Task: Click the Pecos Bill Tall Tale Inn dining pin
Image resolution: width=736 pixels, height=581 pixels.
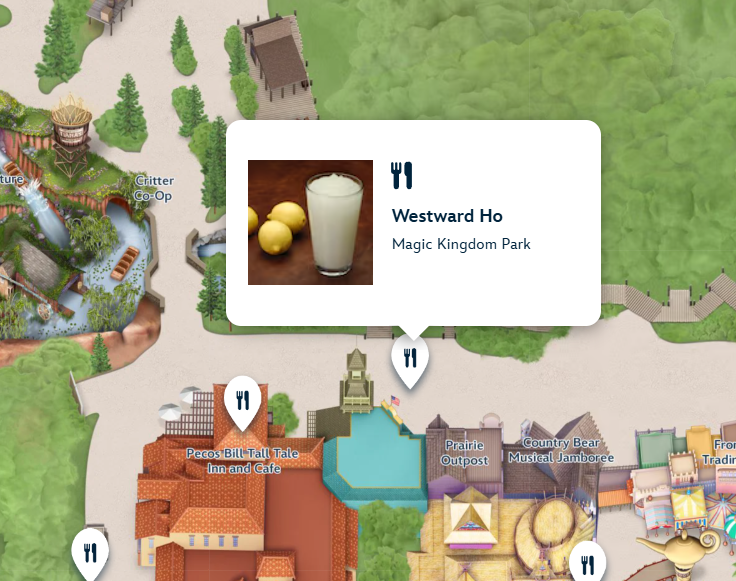Action: click(243, 400)
